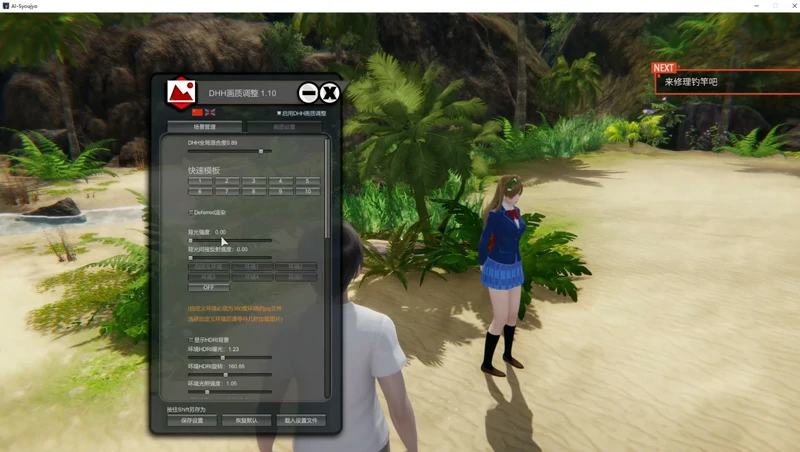The width and height of the screenshot is (800, 452).
Task: Switch to the 场景管理 tab
Action: click(204, 127)
